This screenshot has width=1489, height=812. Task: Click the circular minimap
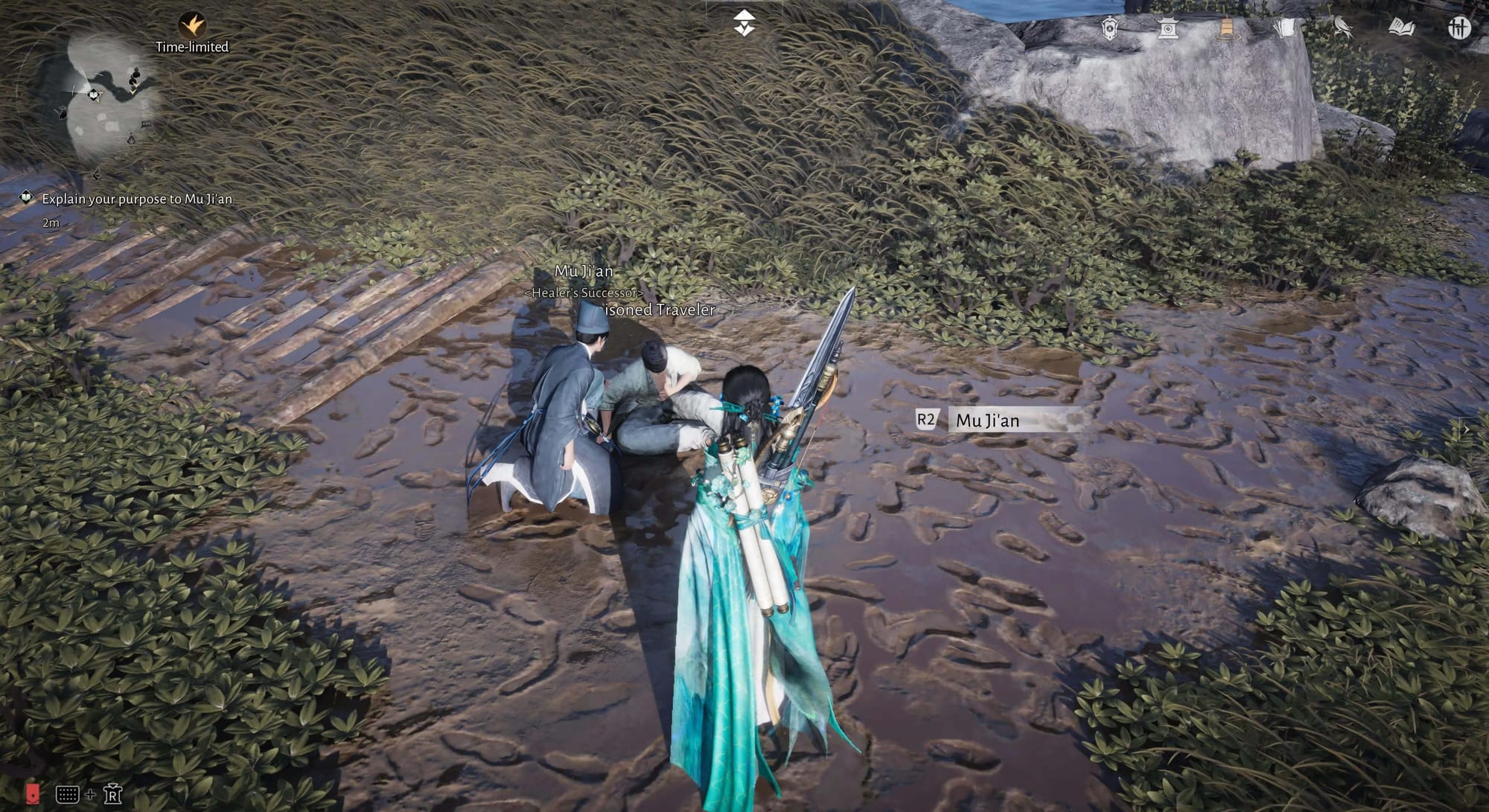click(112, 95)
